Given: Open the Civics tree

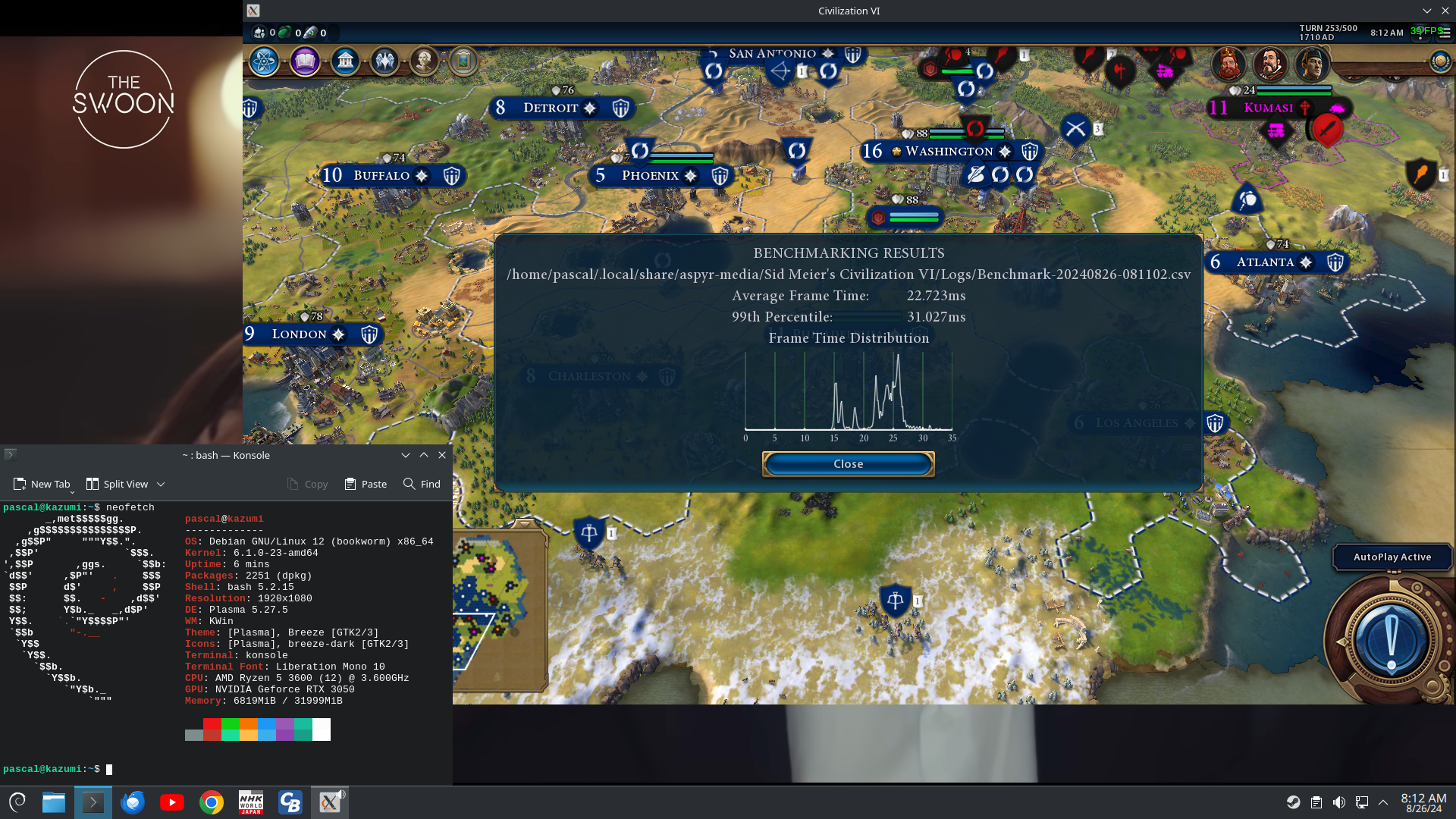Looking at the screenshot, I should (x=305, y=61).
